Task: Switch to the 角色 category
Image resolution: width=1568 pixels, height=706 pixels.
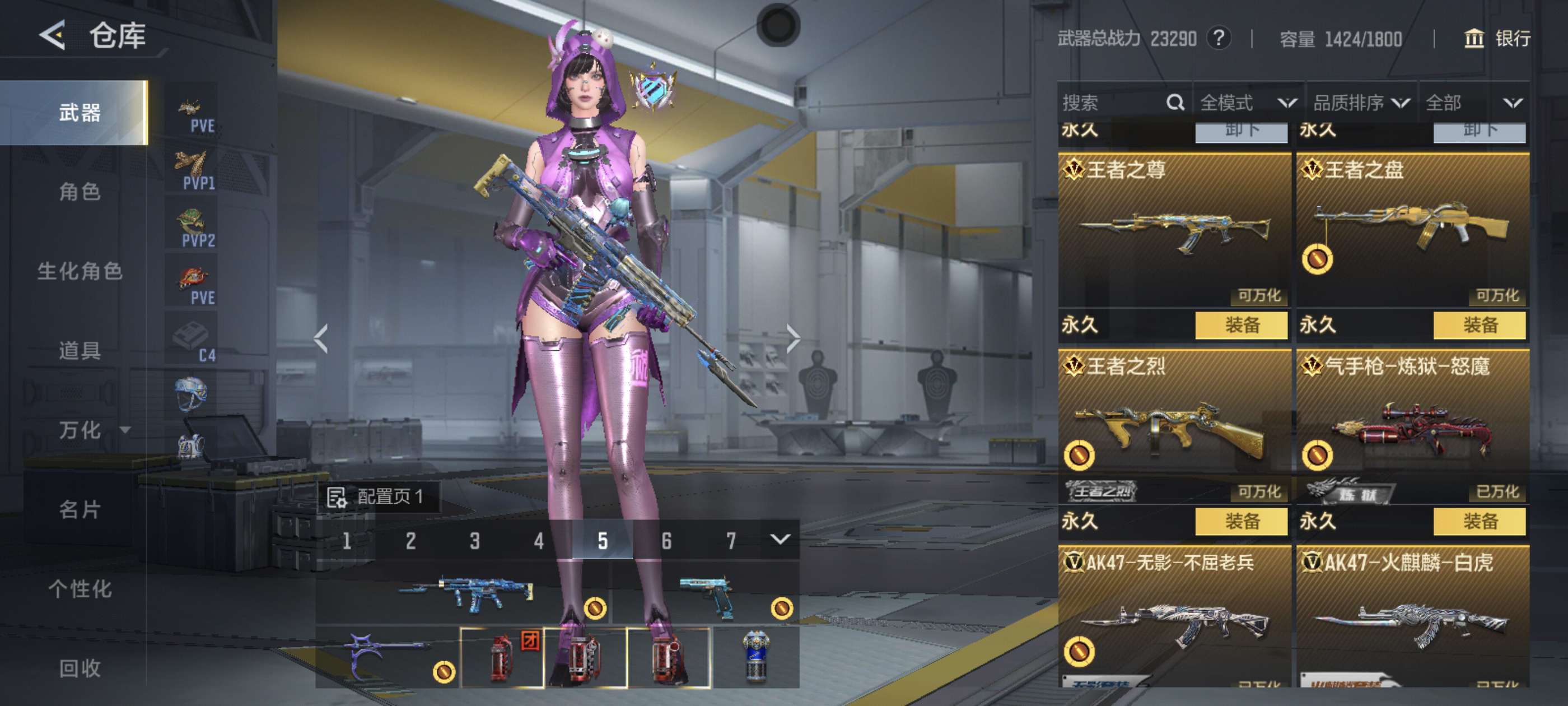Action: pos(80,192)
